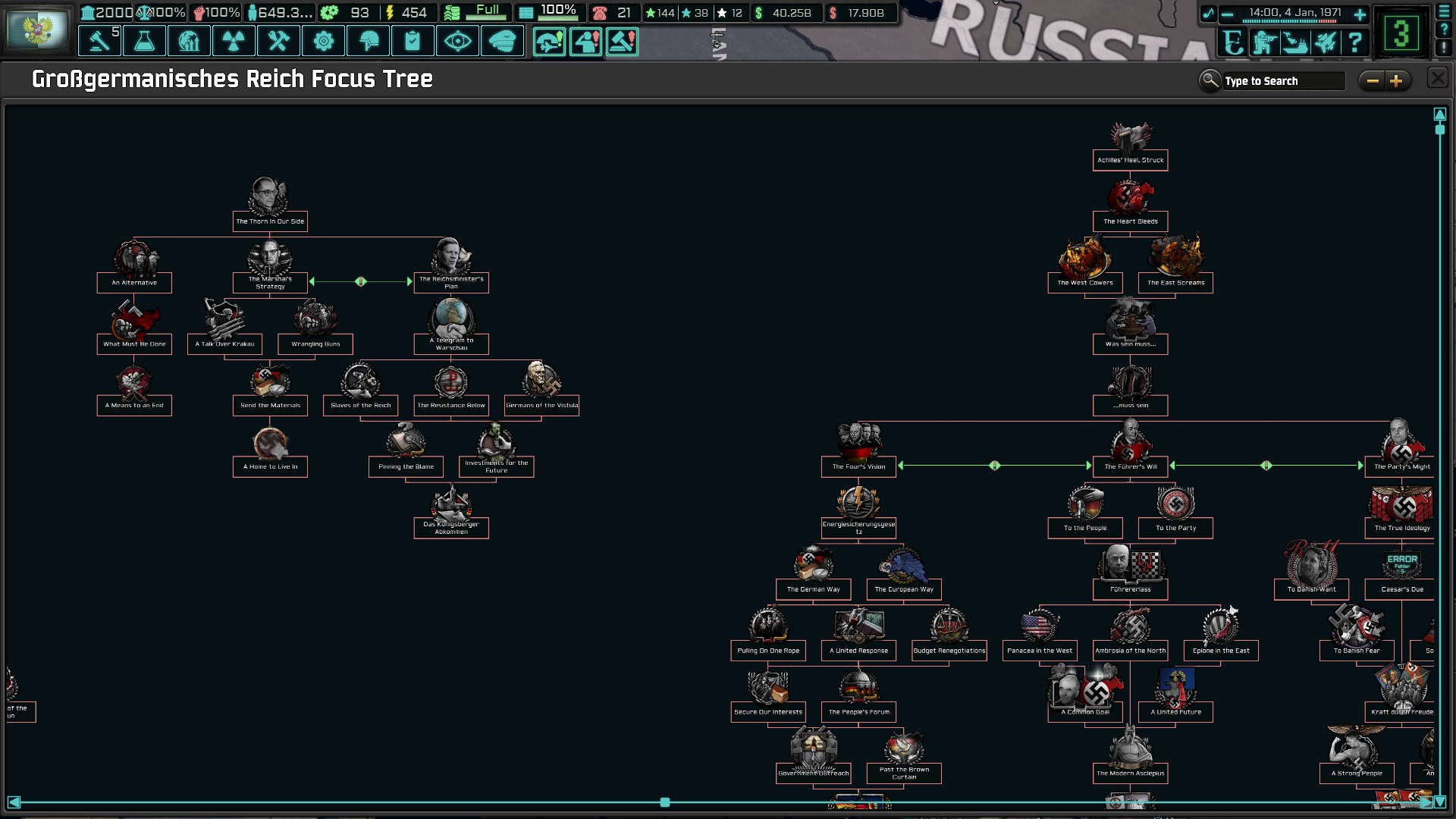The width and height of the screenshot is (1456, 819).
Task: Open Achilles' Heel, Struck focus
Action: (1130, 160)
